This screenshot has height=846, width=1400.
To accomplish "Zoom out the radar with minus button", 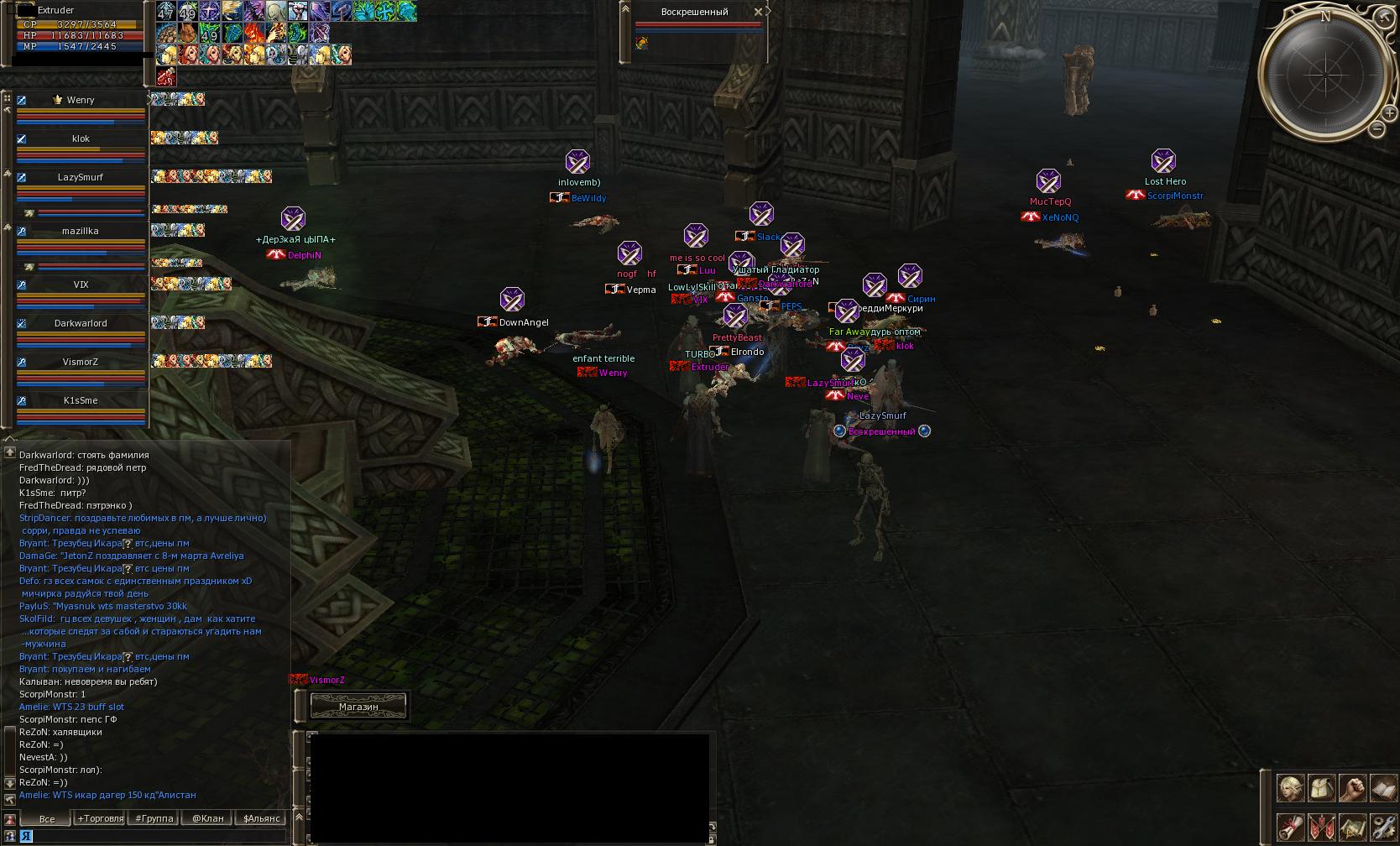I will 1377,129.
